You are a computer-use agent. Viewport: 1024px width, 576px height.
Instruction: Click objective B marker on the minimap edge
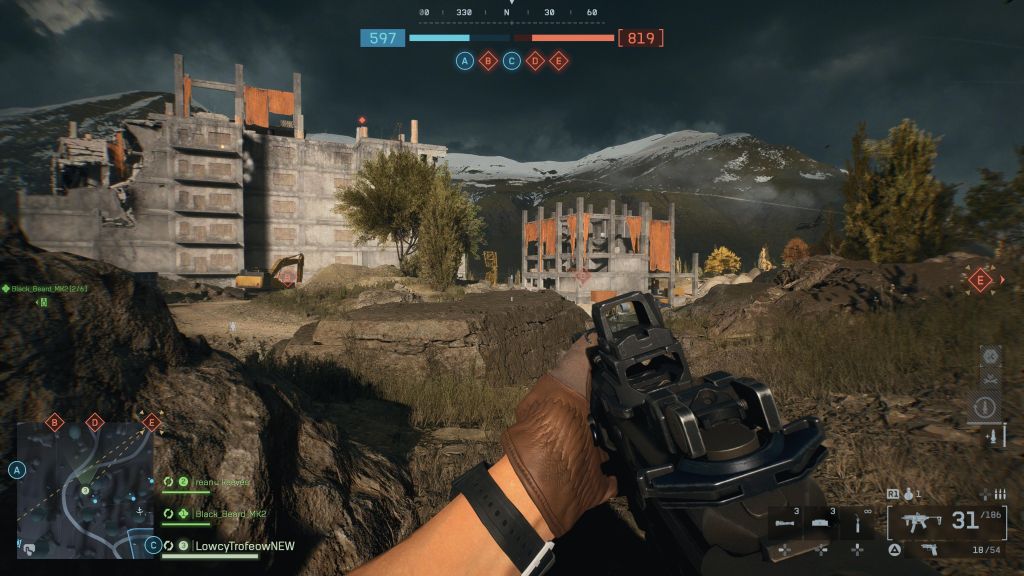pos(55,423)
